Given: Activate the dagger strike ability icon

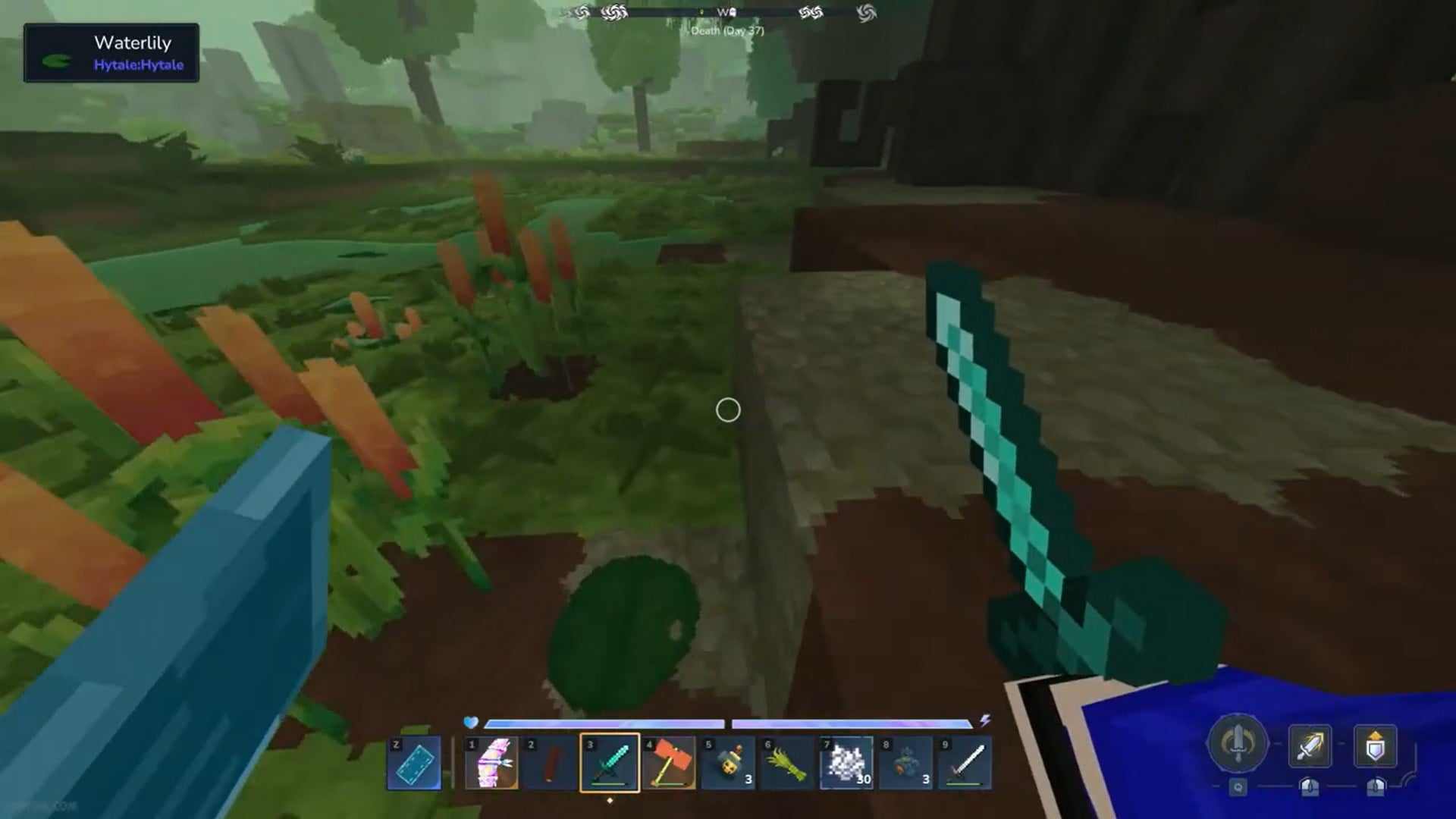Looking at the screenshot, I should 1310,745.
